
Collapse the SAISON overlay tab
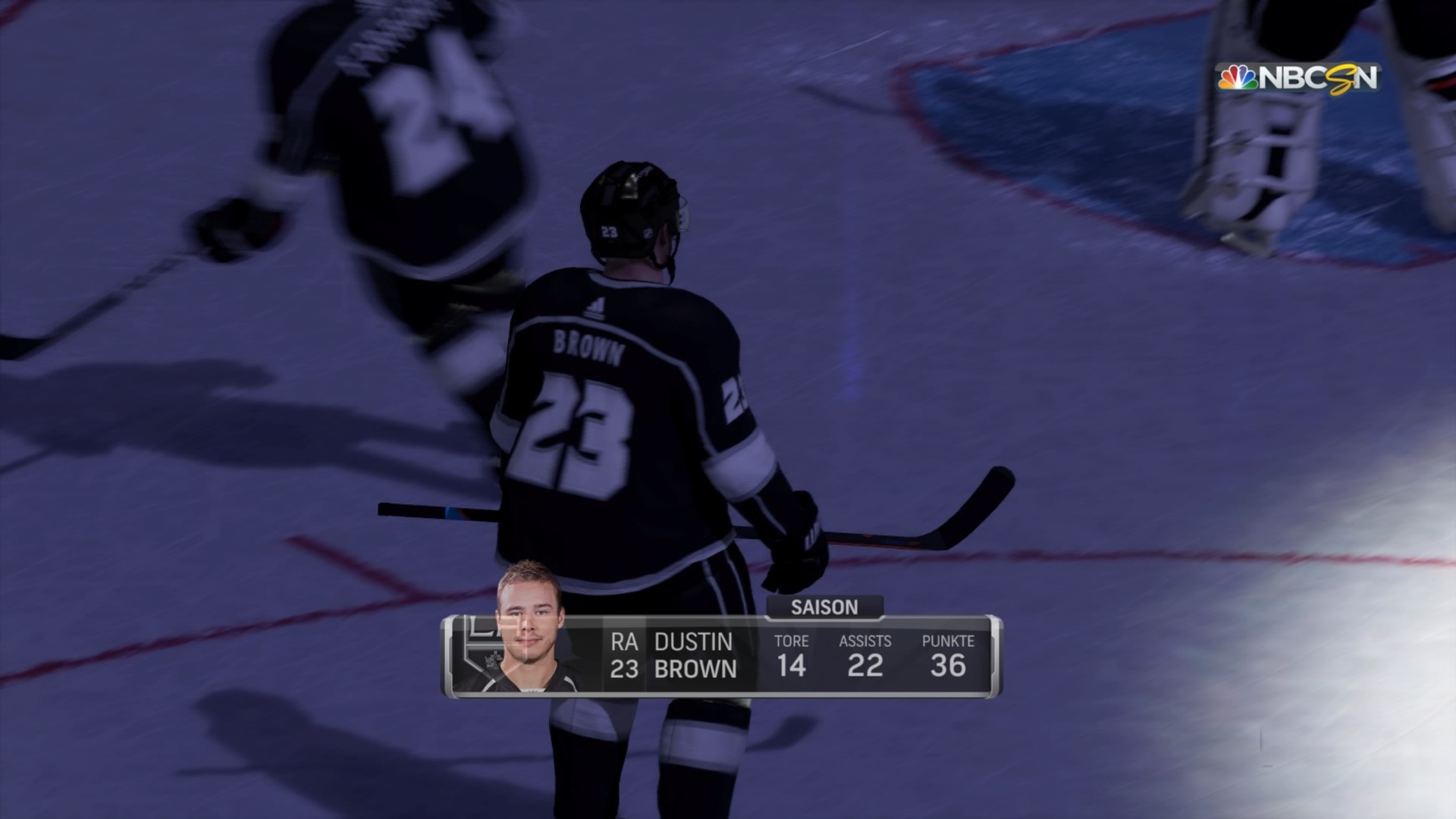823,606
